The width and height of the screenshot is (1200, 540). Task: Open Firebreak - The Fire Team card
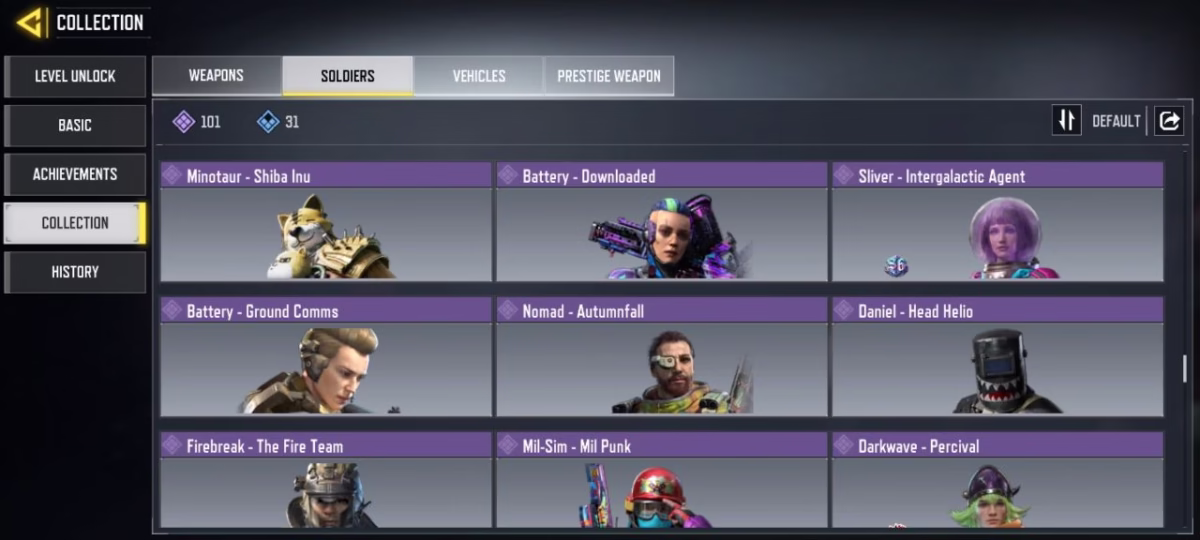tap(326, 481)
